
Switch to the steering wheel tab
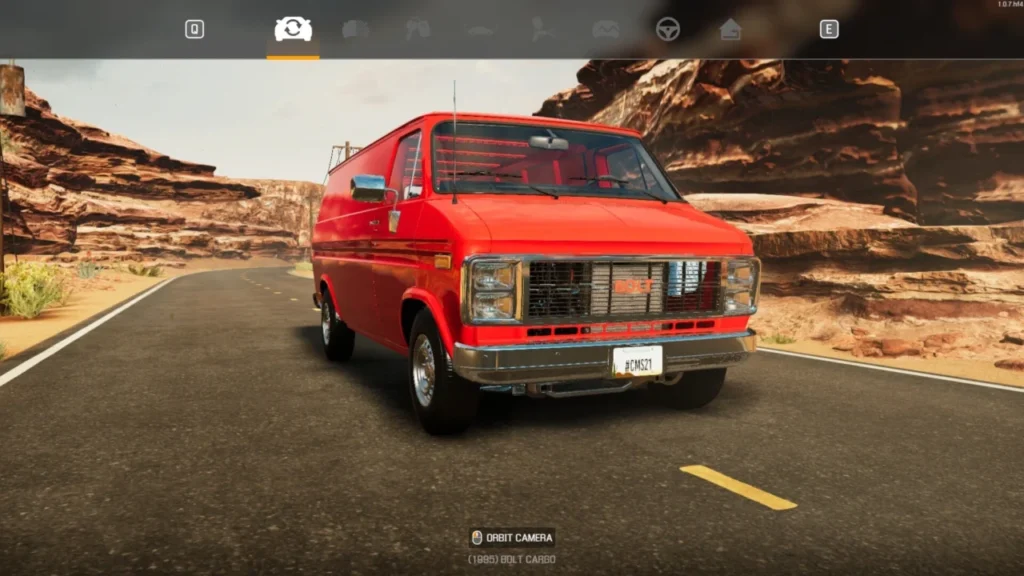(x=667, y=29)
